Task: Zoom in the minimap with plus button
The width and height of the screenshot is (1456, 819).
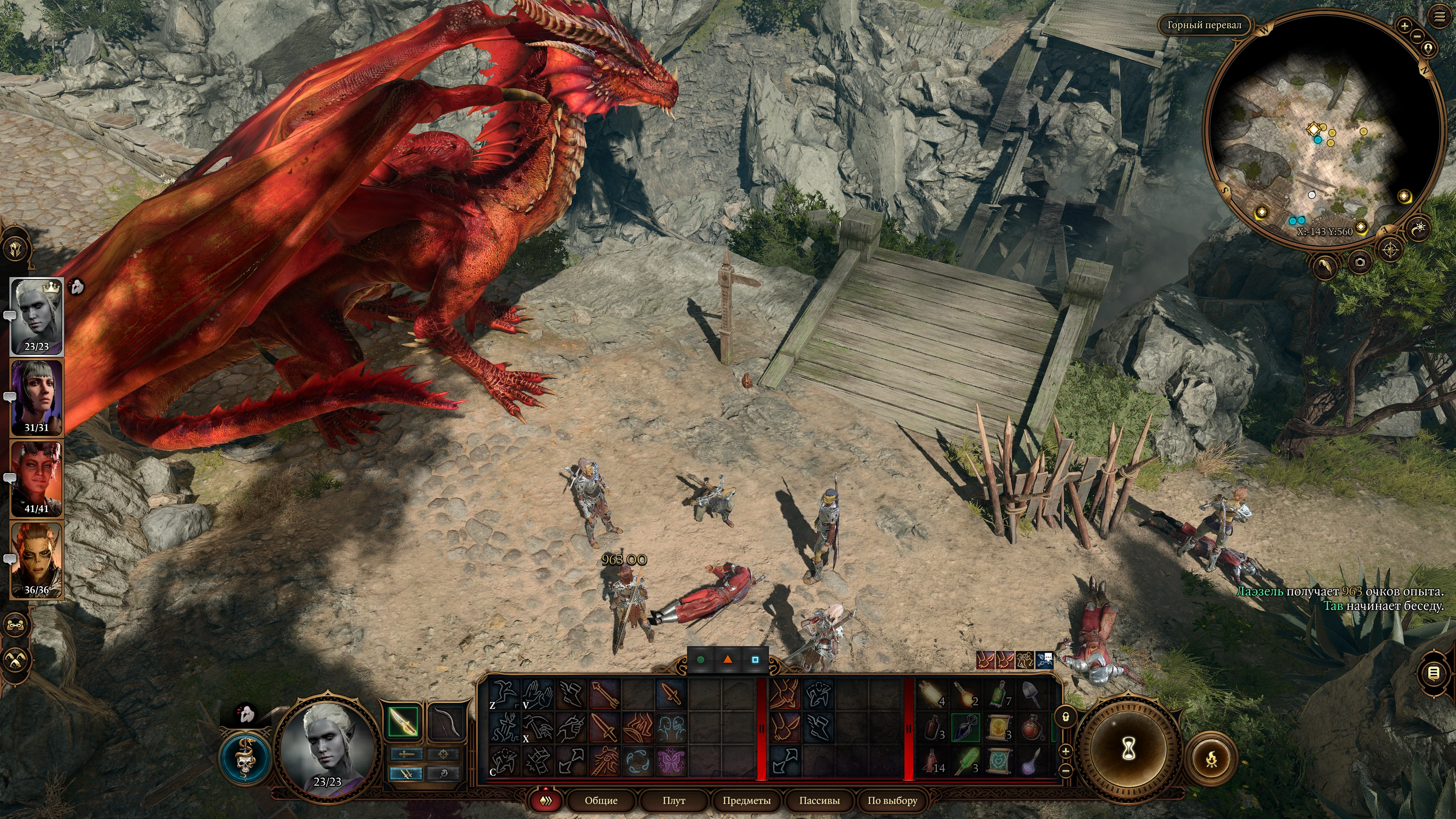Action: click(x=1404, y=26)
